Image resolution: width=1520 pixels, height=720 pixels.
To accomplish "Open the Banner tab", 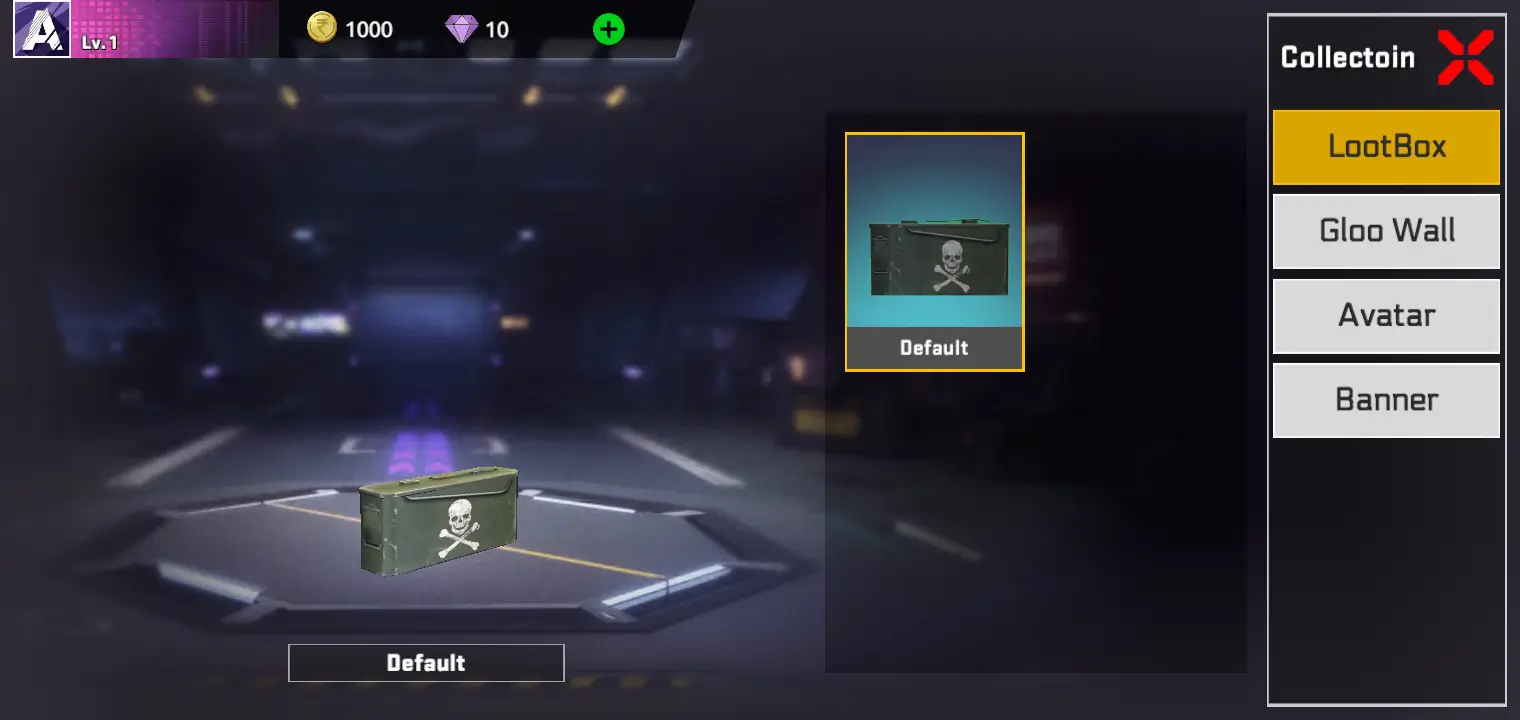I will [x=1386, y=399].
